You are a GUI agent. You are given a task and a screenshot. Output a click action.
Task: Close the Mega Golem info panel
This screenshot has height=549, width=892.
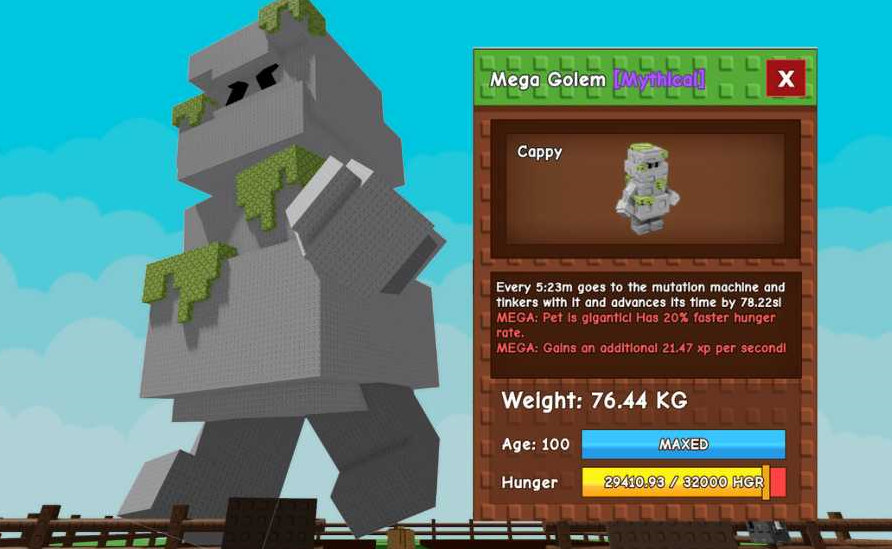pos(785,79)
